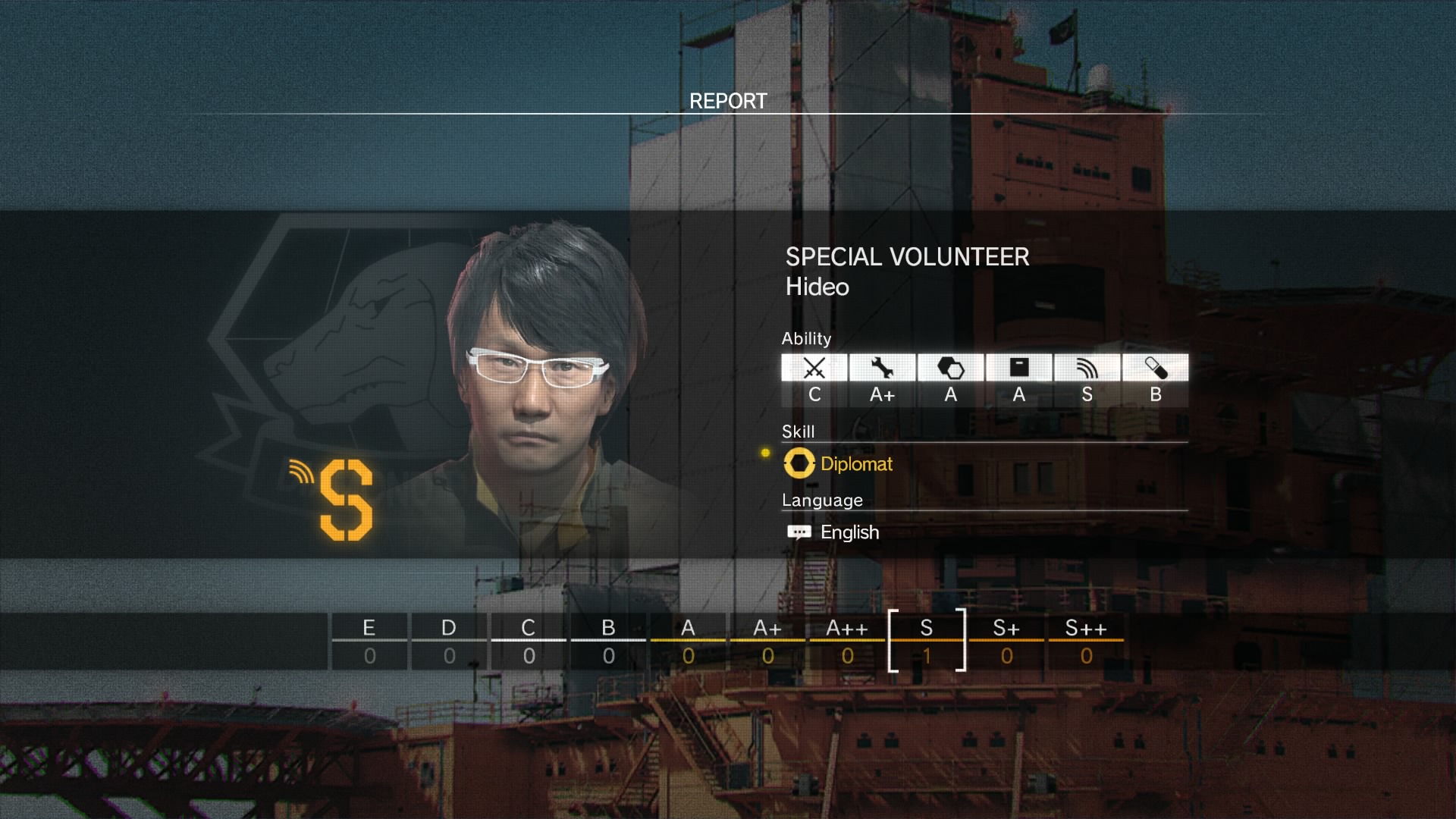
Task: Choose the A+ rank tile
Action: [767, 642]
